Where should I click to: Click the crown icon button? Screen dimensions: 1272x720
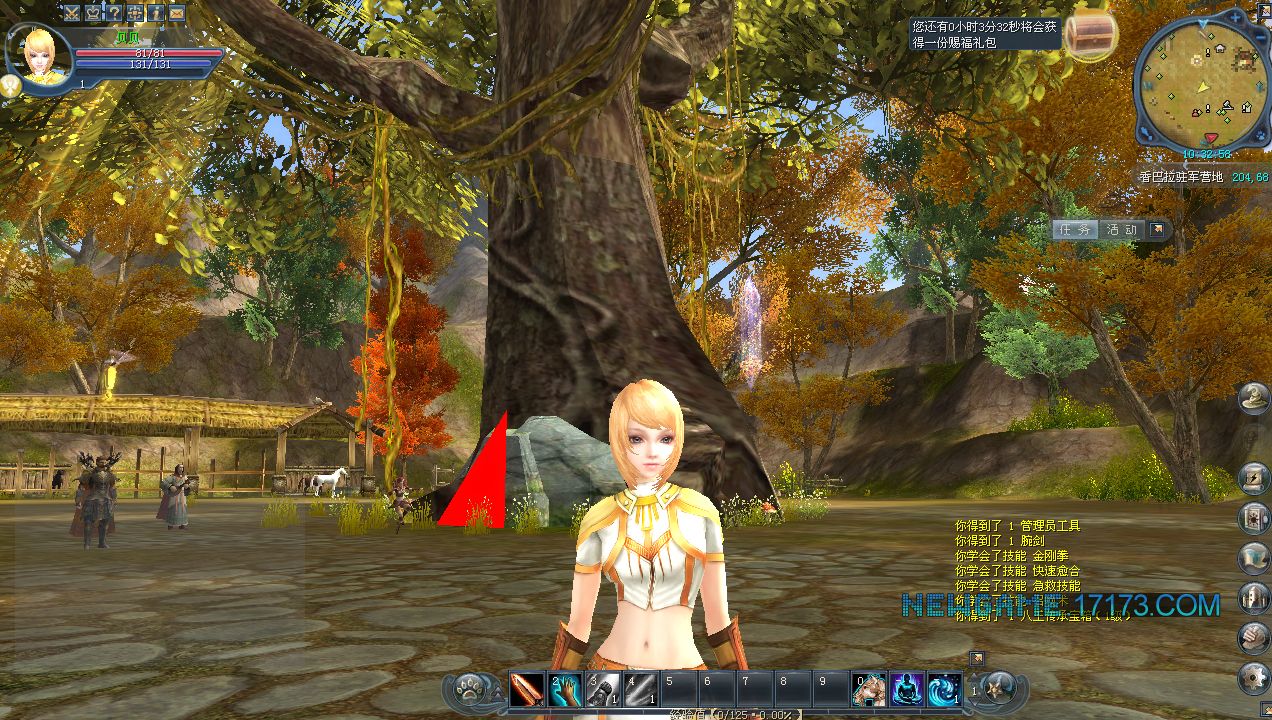point(93,13)
